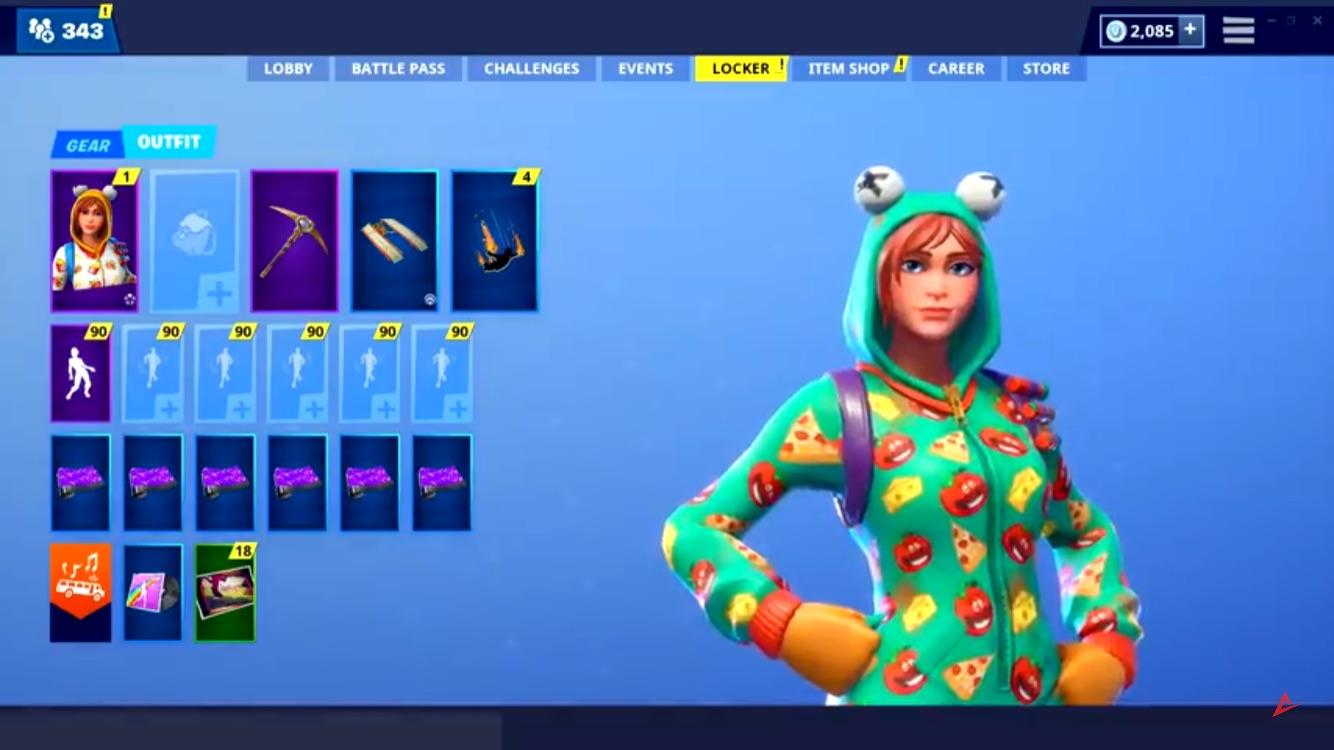View your Career stats
Viewport: 1334px width, 750px height.
tap(956, 68)
